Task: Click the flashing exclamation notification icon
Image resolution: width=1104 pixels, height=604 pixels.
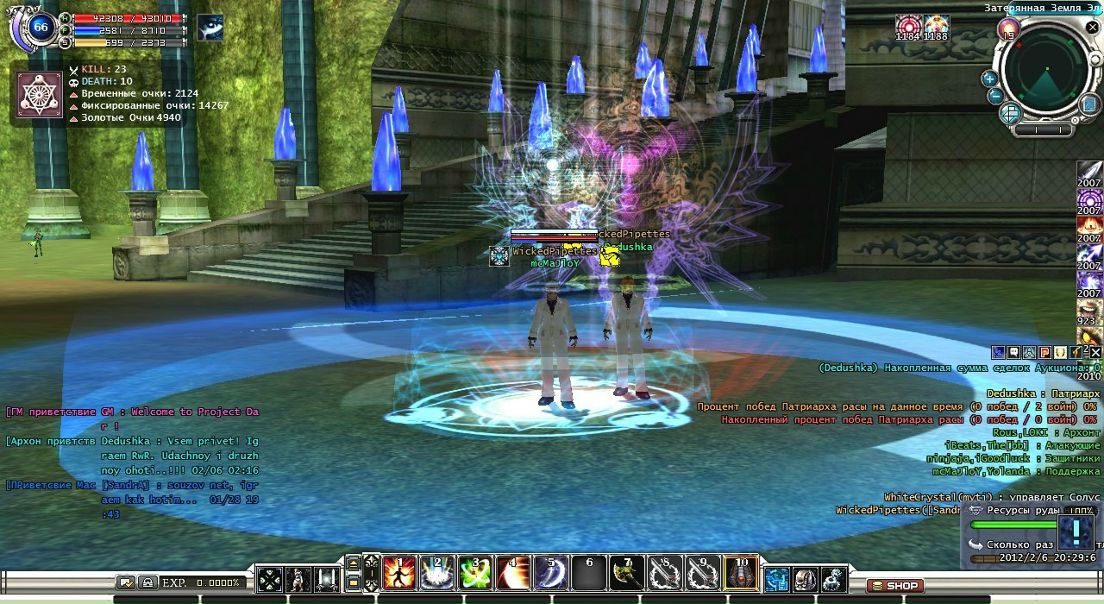Action: [x=1076, y=530]
